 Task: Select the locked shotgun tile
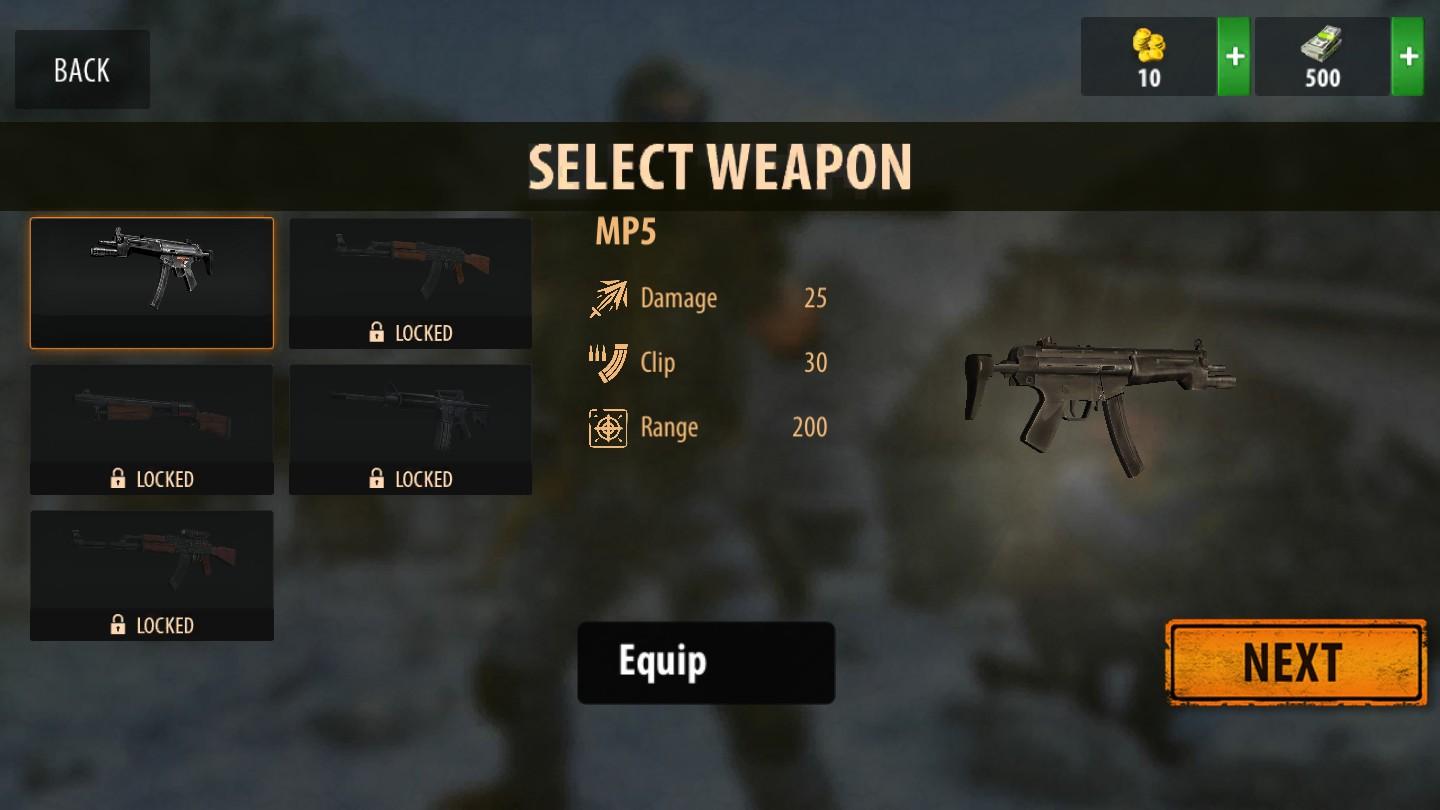[x=152, y=429]
